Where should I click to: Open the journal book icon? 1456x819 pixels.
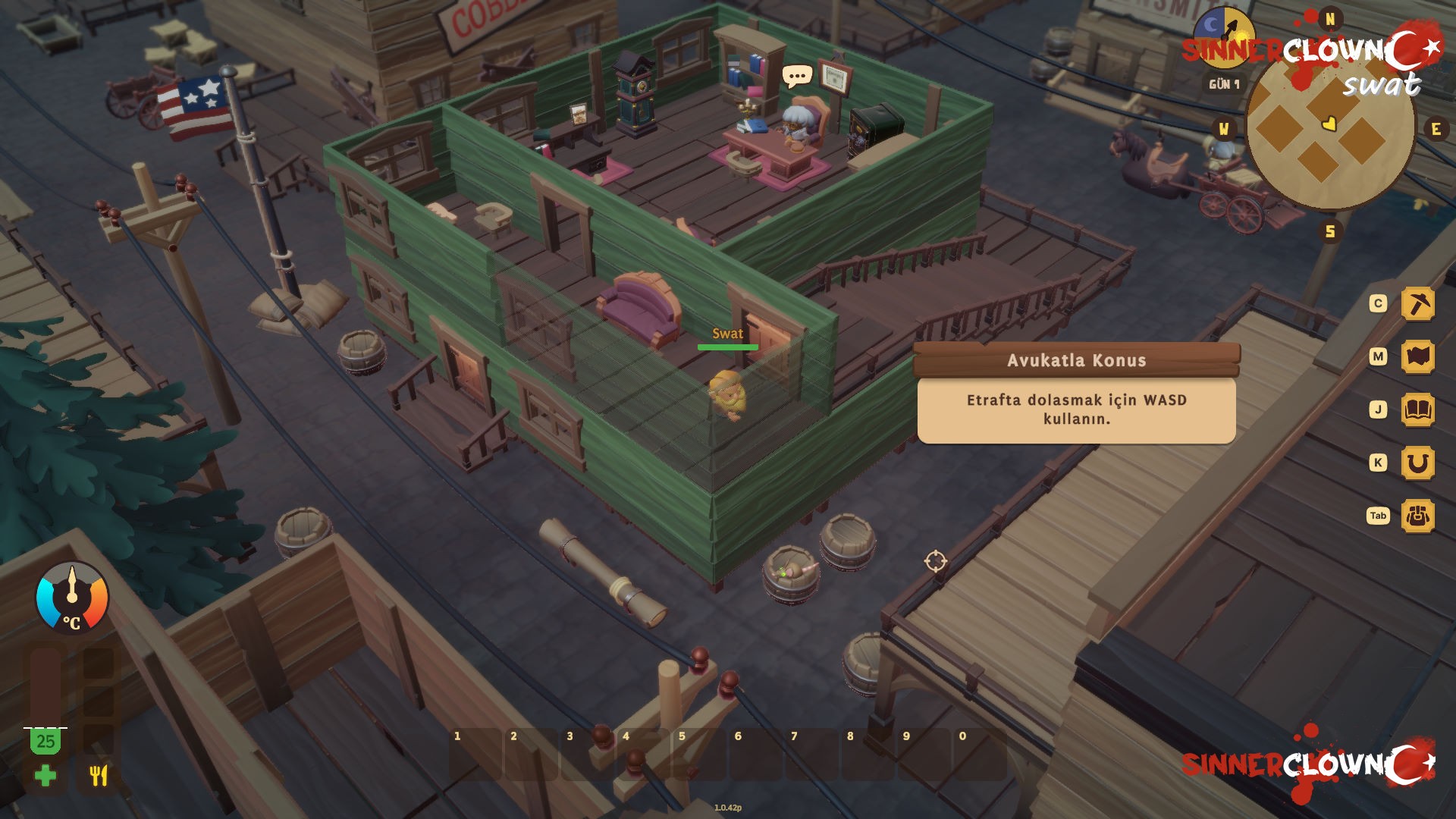(x=1417, y=410)
